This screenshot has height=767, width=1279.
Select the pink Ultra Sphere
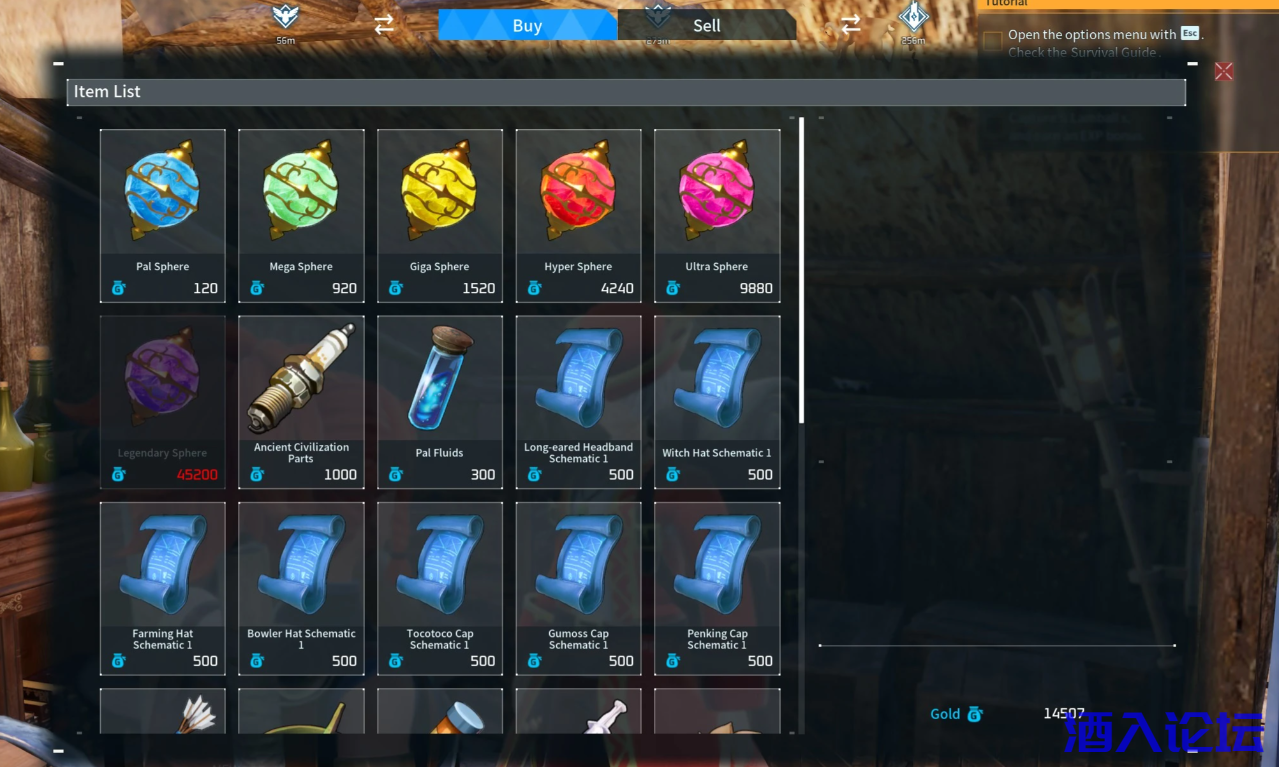(717, 215)
